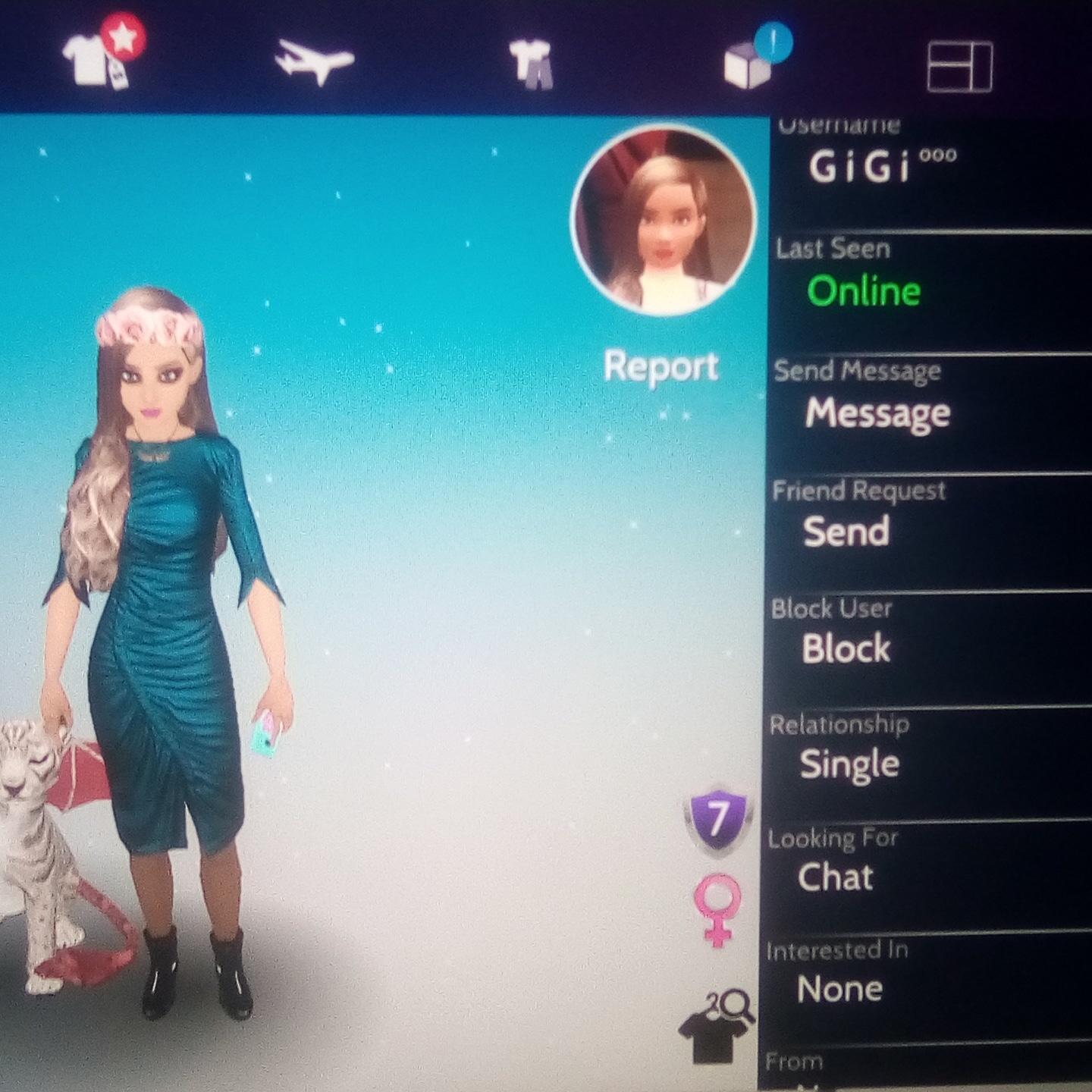Block this user
1092x1092 pixels.
click(845, 648)
